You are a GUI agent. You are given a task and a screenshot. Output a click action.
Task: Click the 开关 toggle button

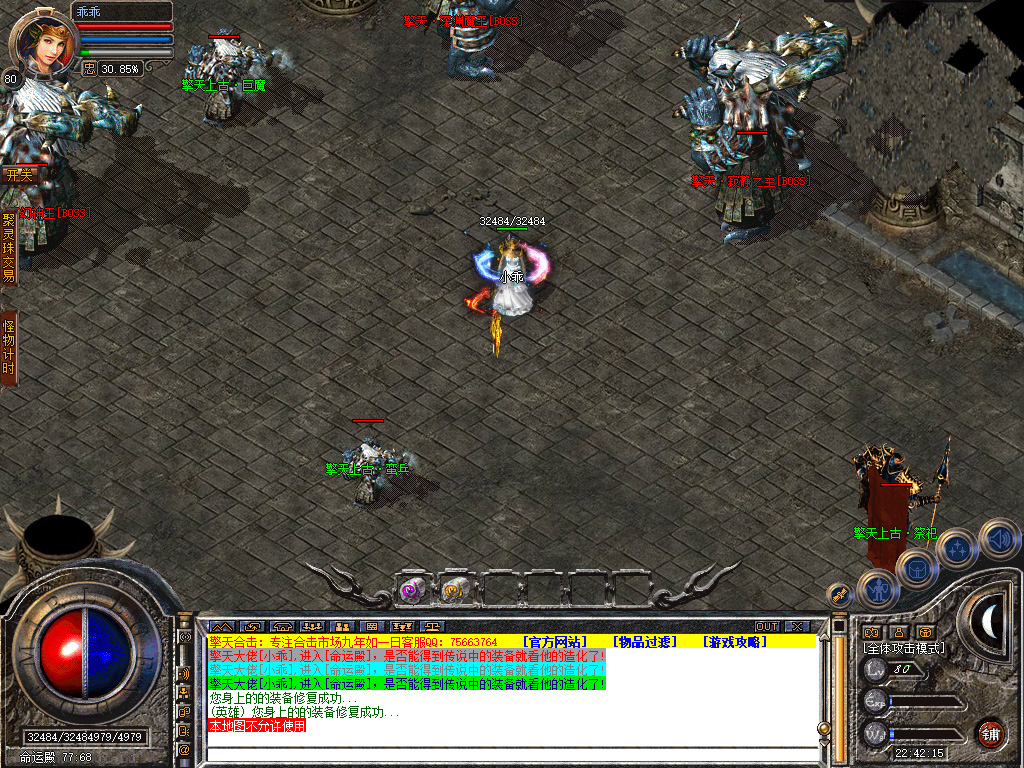pyautogui.click(x=20, y=174)
